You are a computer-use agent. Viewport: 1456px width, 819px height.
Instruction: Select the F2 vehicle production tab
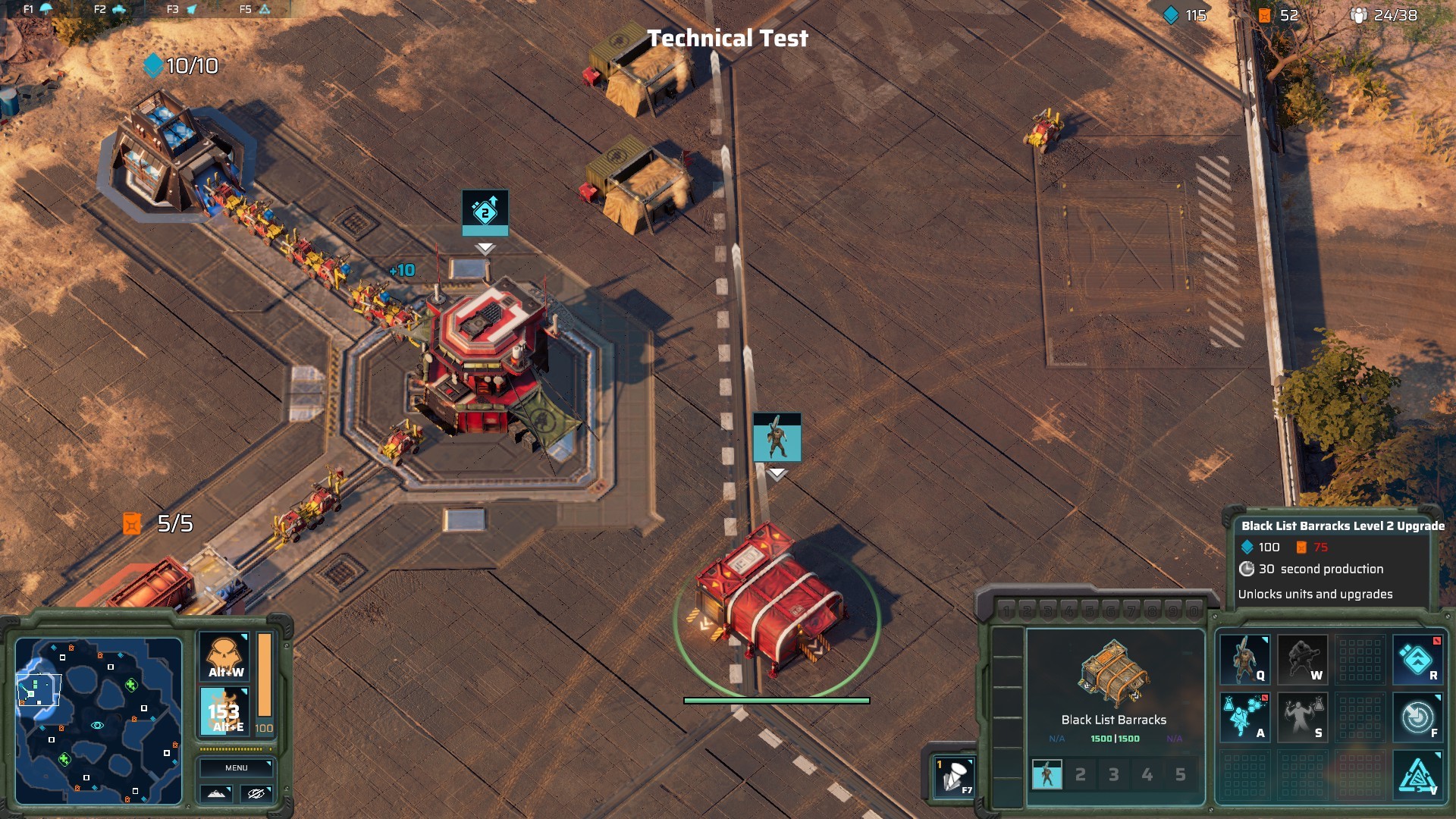[x=110, y=9]
